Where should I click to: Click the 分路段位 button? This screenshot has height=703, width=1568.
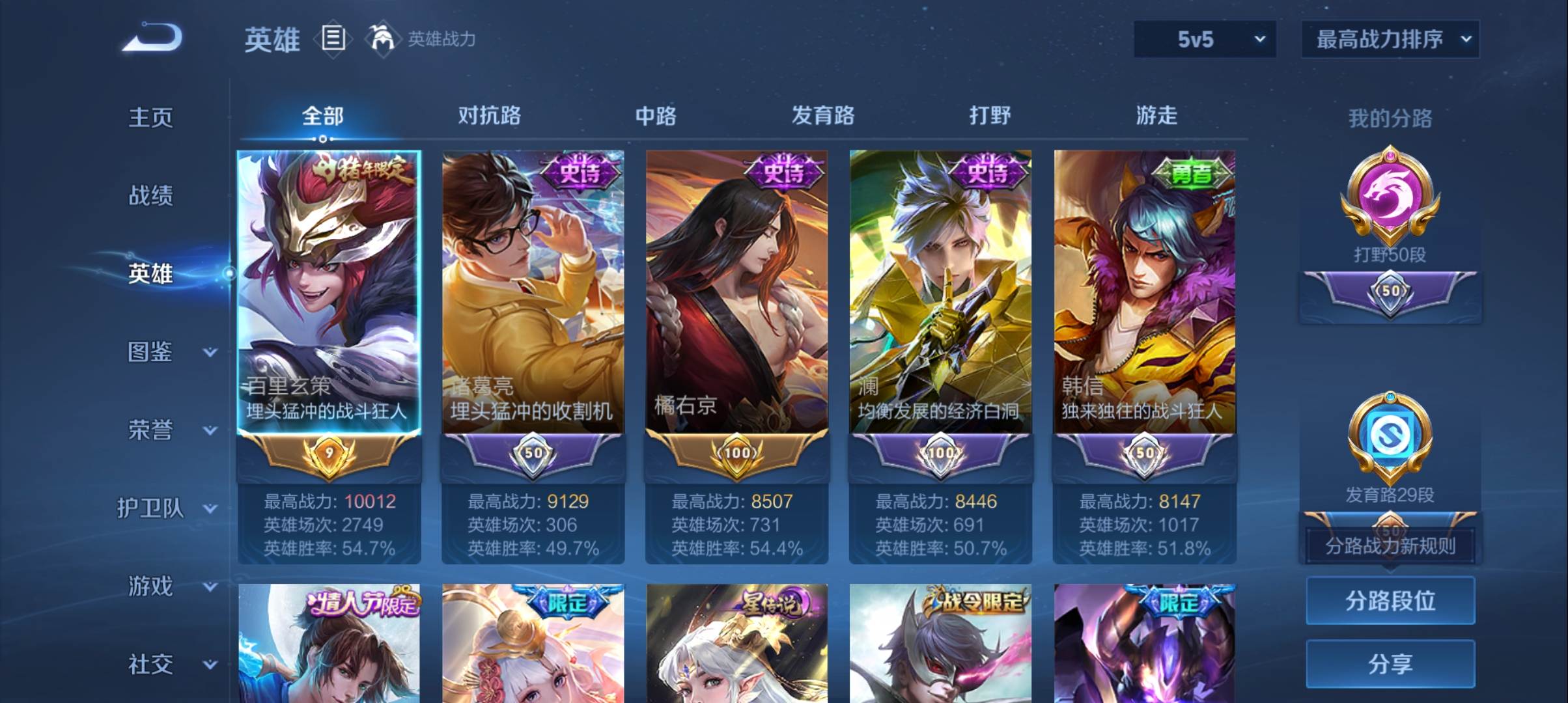coord(1390,601)
